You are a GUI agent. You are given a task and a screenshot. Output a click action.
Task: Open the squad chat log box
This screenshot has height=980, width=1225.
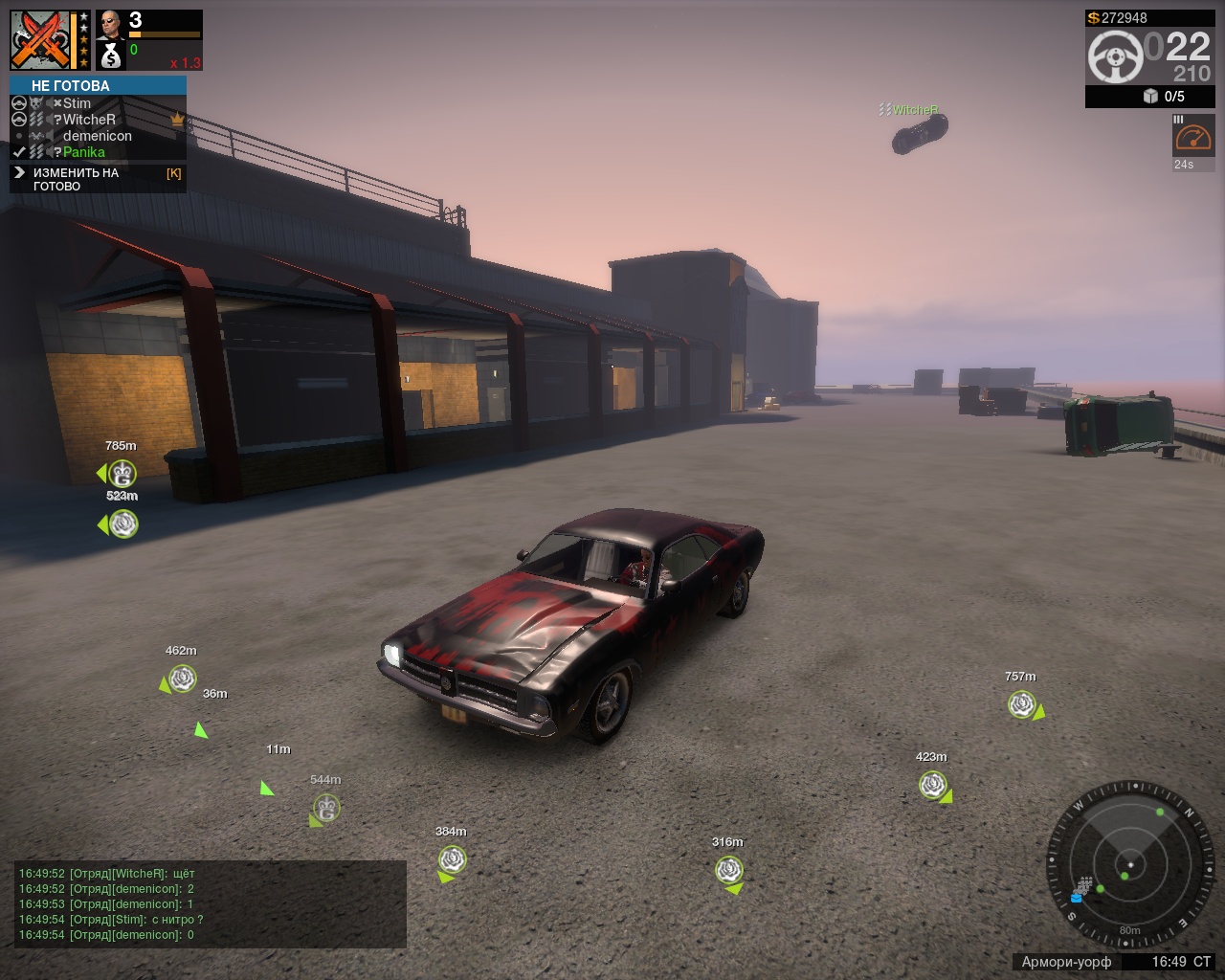211,903
